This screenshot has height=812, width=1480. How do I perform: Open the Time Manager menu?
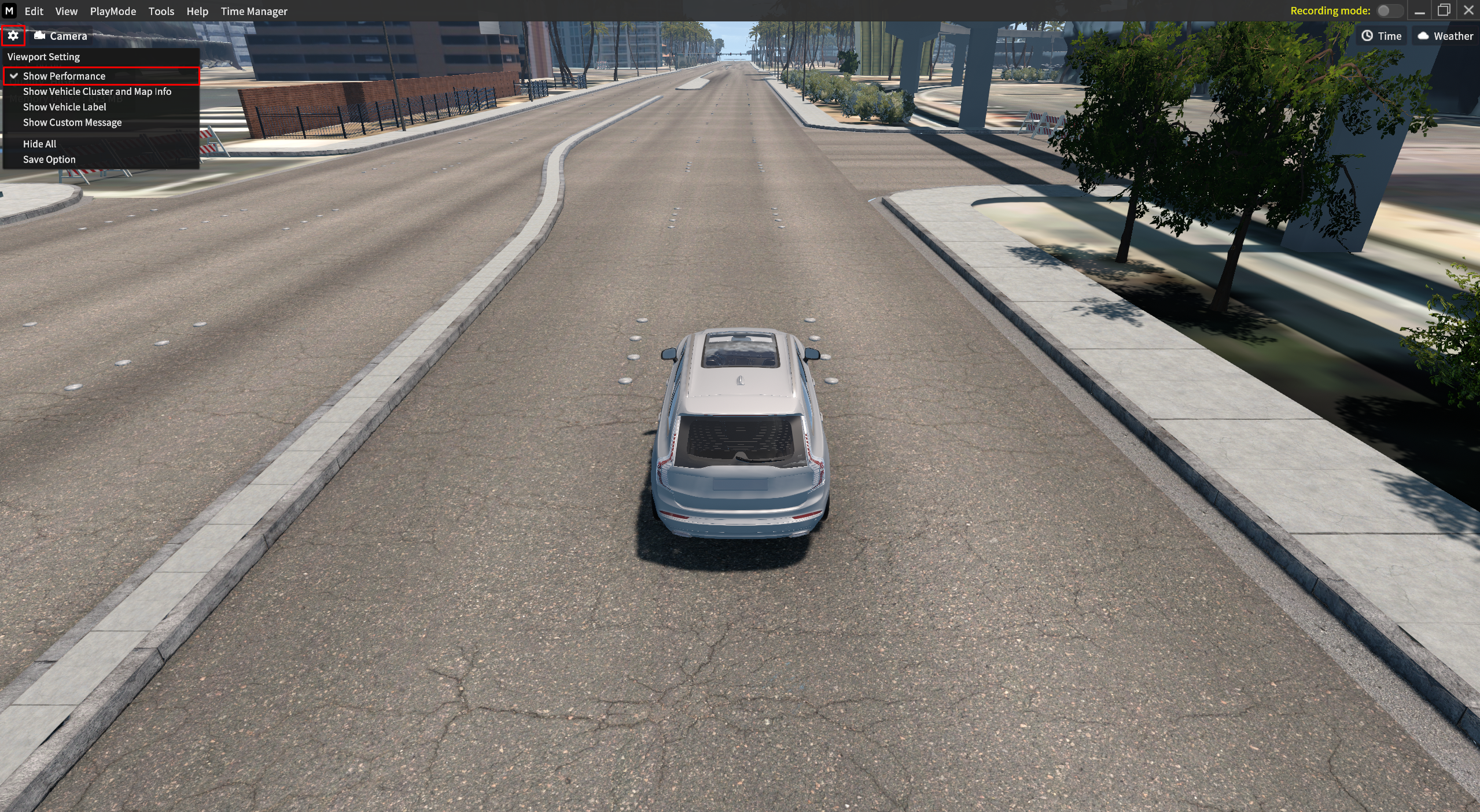(x=253, y=11)
